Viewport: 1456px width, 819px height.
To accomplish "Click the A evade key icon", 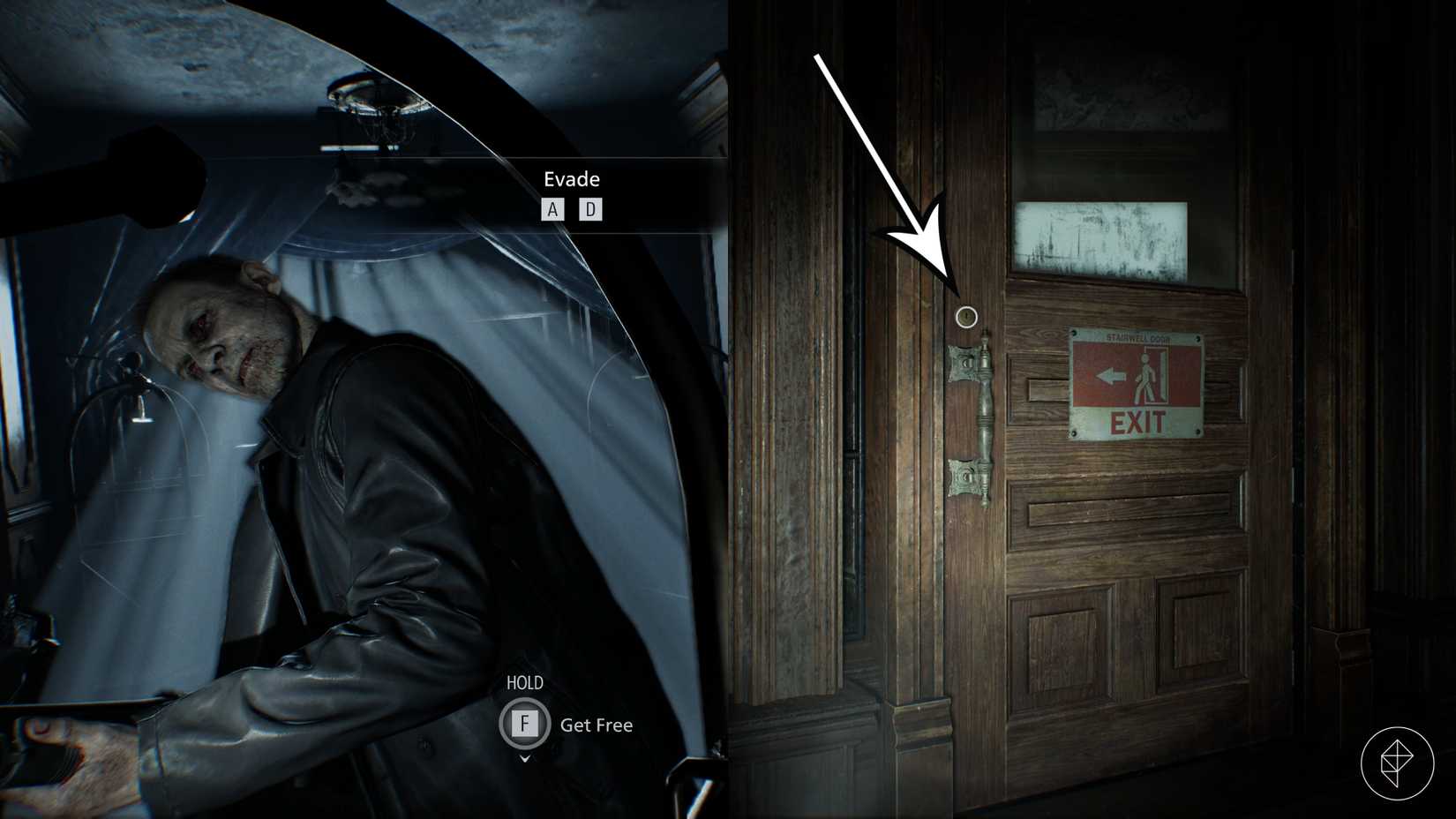I will (x=552, y=209).
